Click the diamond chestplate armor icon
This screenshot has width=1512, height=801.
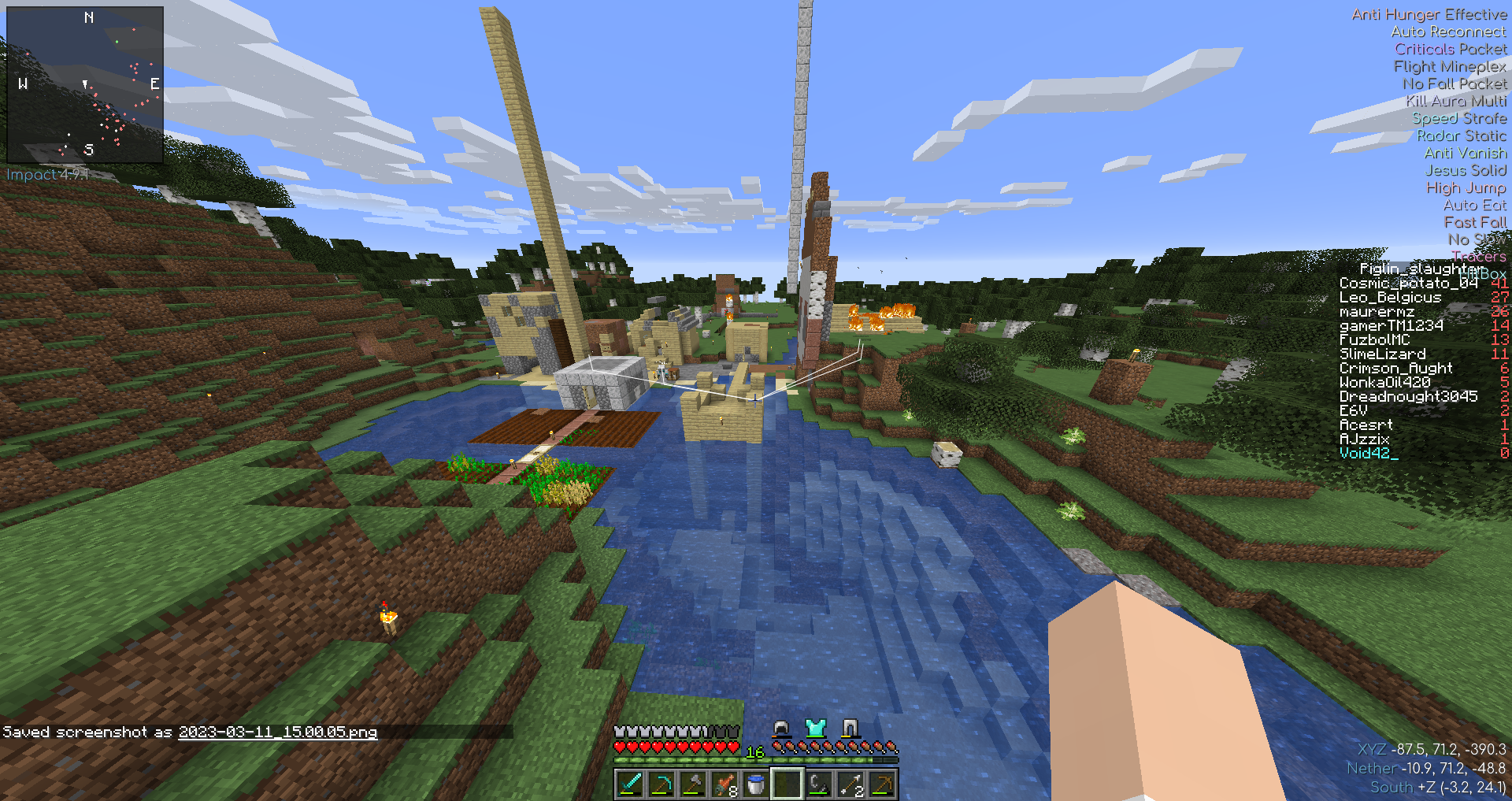click(816, 728)
